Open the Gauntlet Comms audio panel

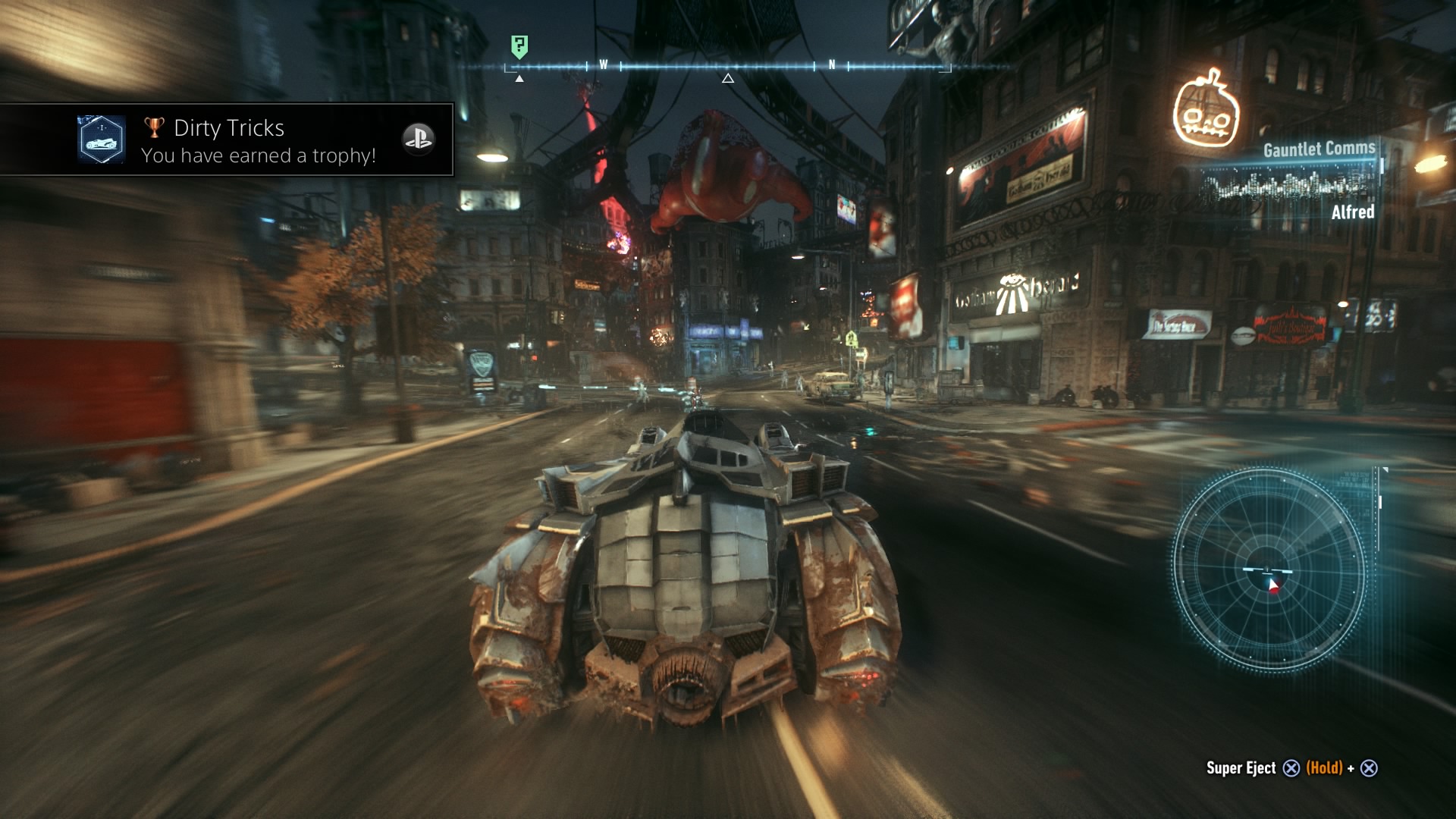[x=1289, y=180]
